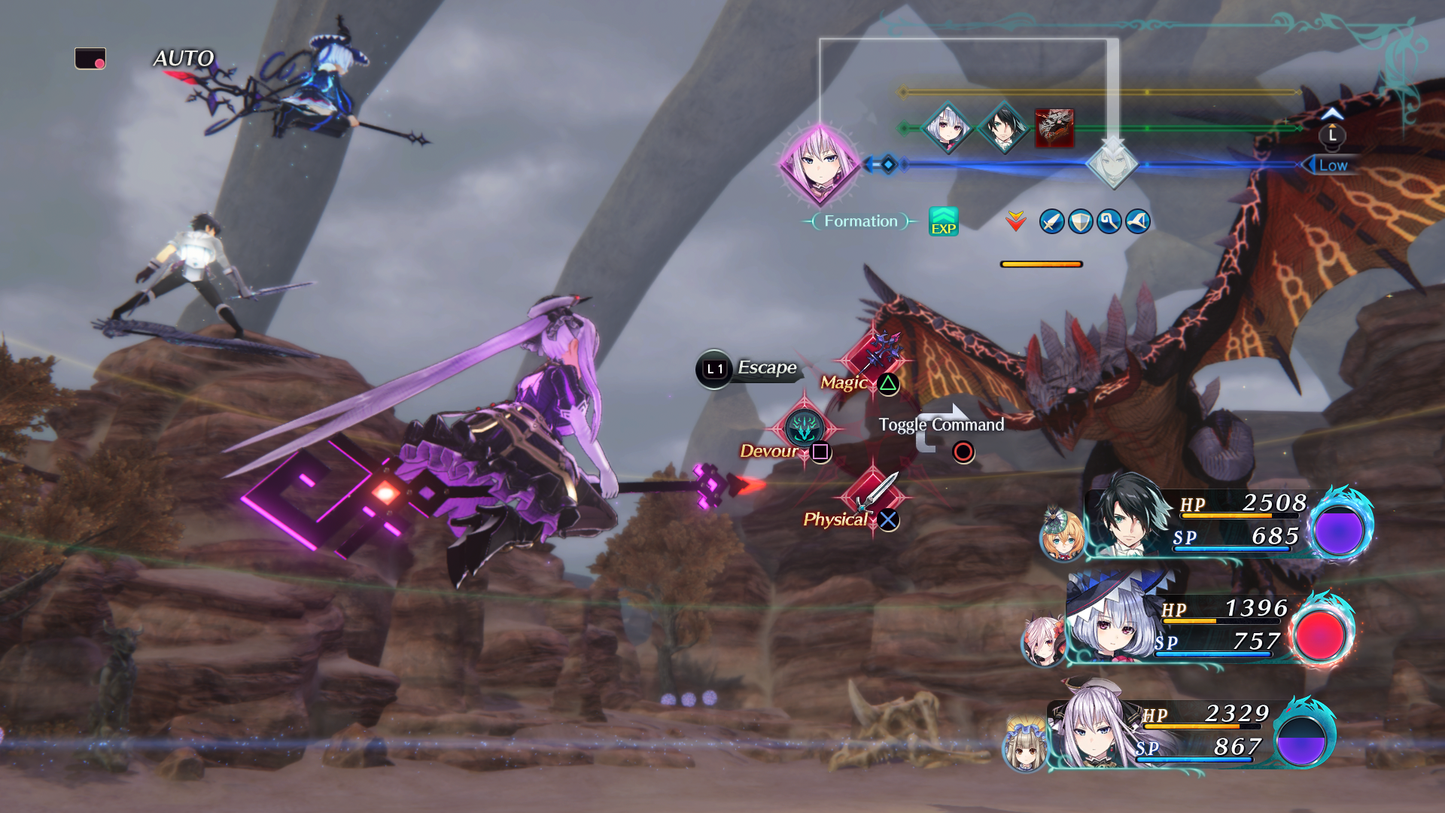Select the dragon enemy's turn-order portrait
The width and height of the screenshot is (1445, 813).
pyautogui.click(x=1054, y=129)
